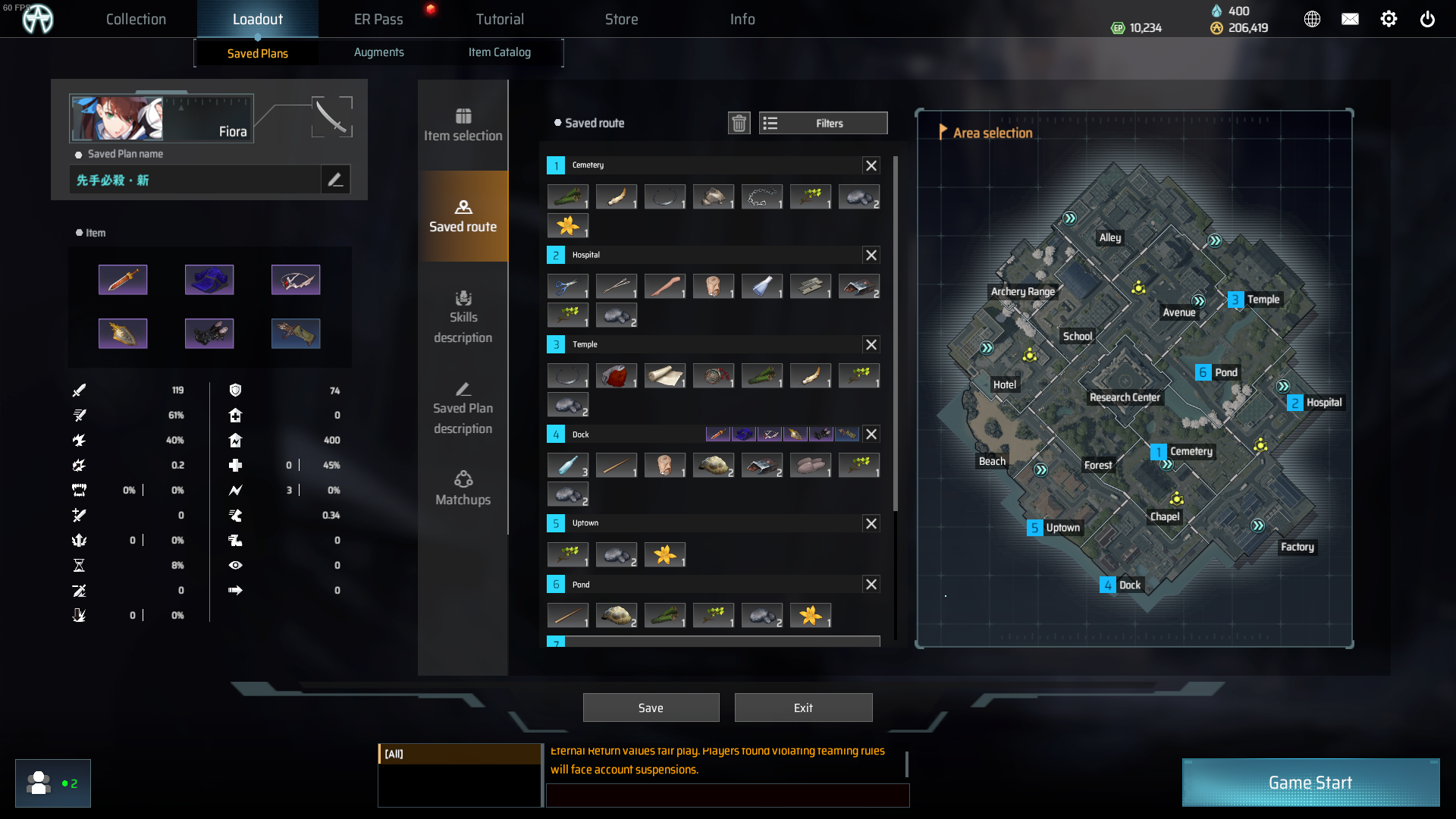
Task: Switch to the Augments tab
Action: pos(378,52)
